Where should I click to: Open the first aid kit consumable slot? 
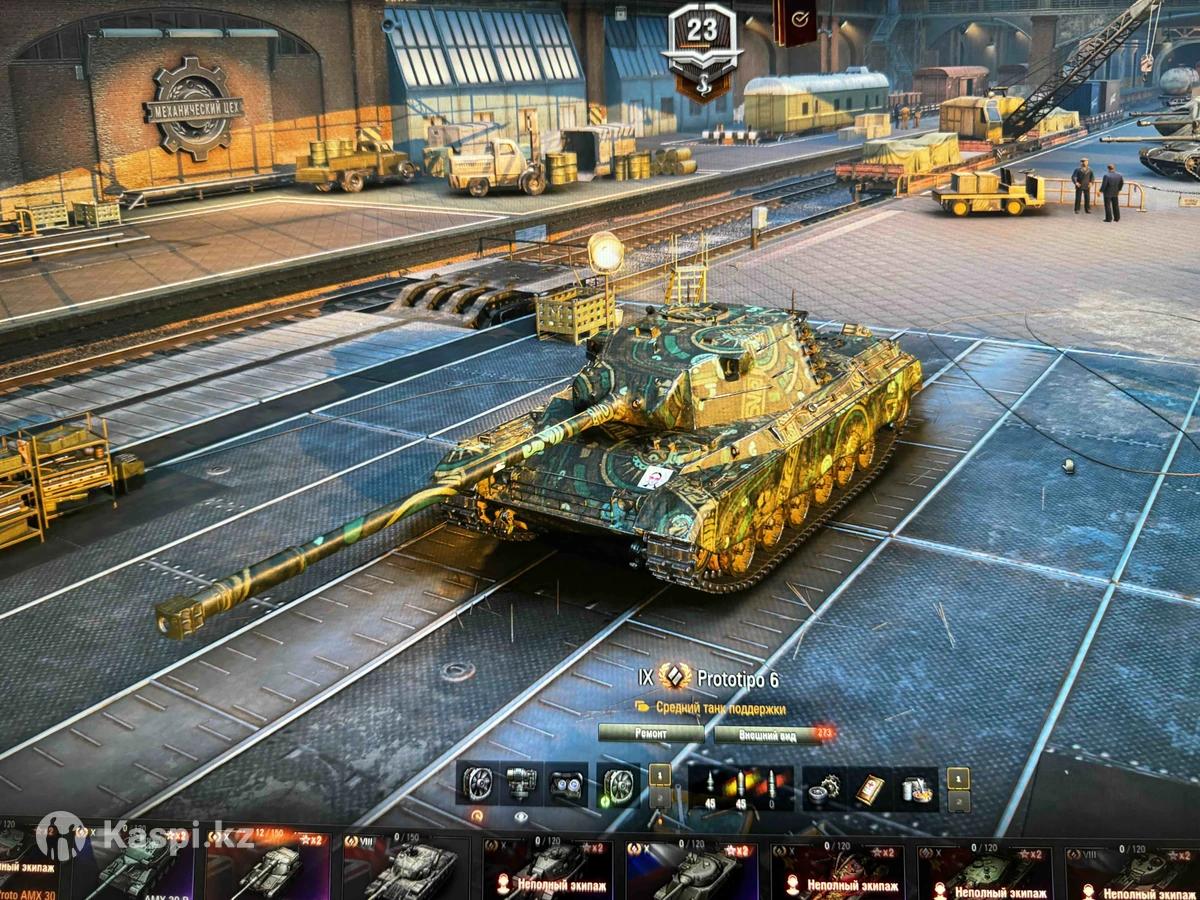point(869,788)
